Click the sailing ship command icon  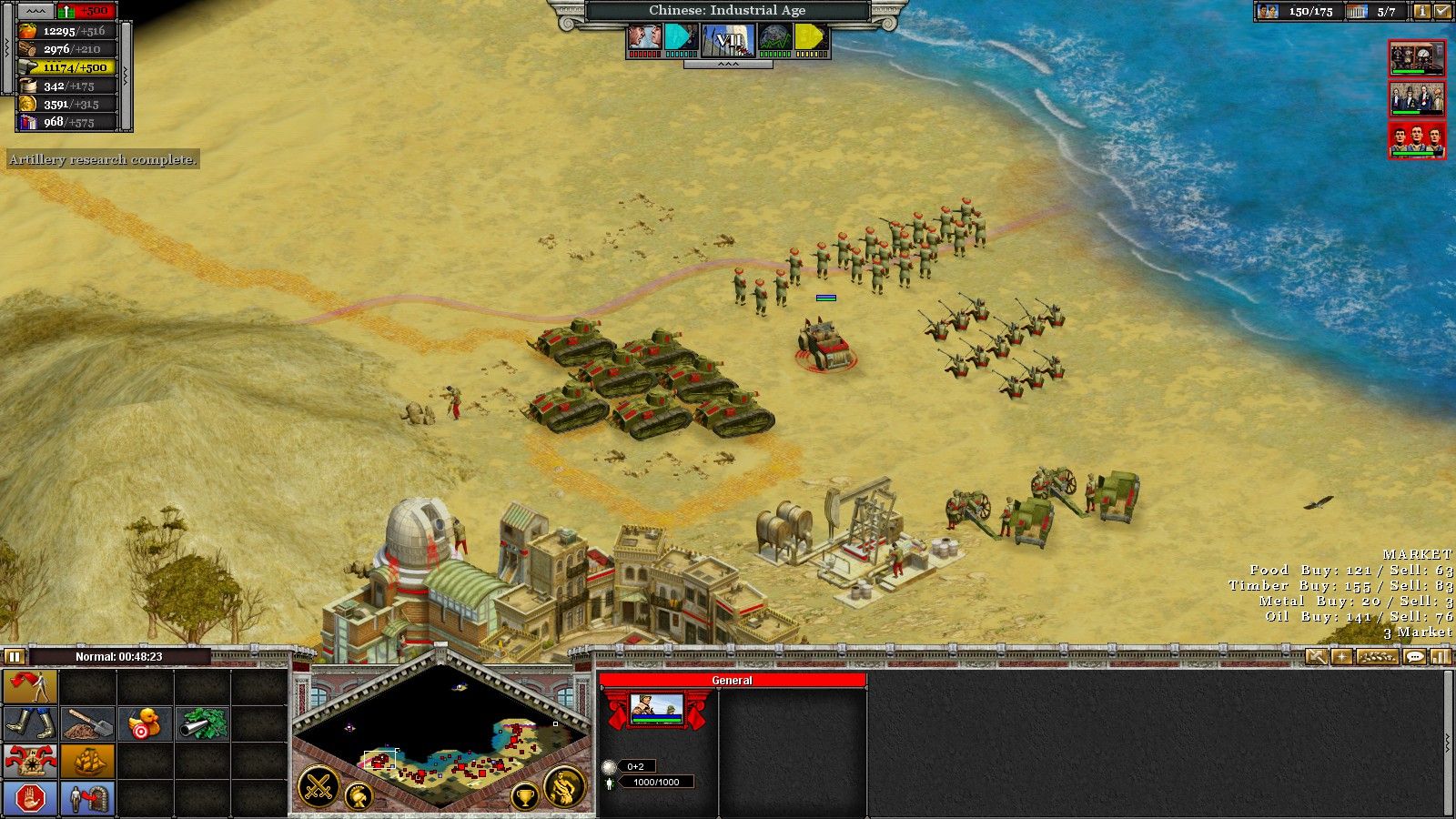point(88,761)
